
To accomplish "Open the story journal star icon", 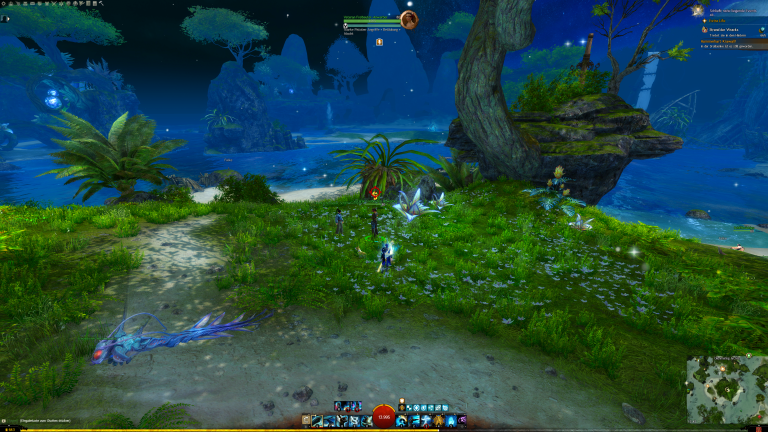I will (x=697, y=9).
